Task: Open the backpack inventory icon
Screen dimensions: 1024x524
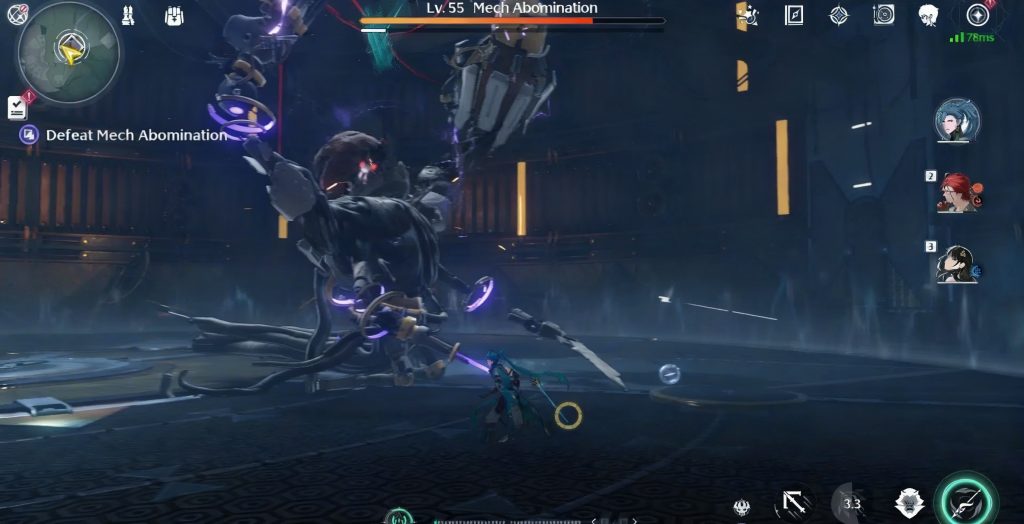Action: click(173, 15)
